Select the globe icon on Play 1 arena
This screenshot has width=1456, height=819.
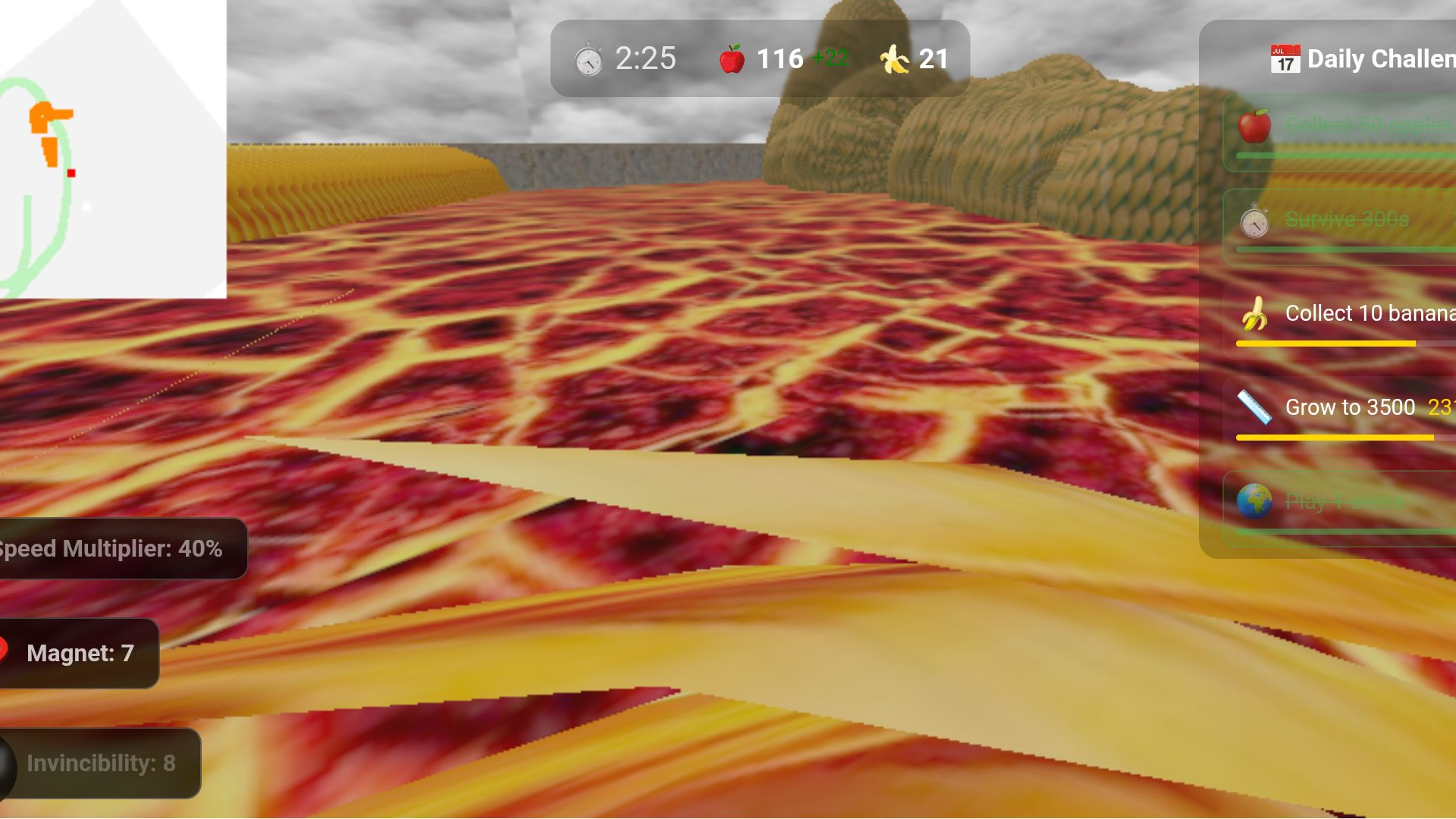coord(1256,501)
